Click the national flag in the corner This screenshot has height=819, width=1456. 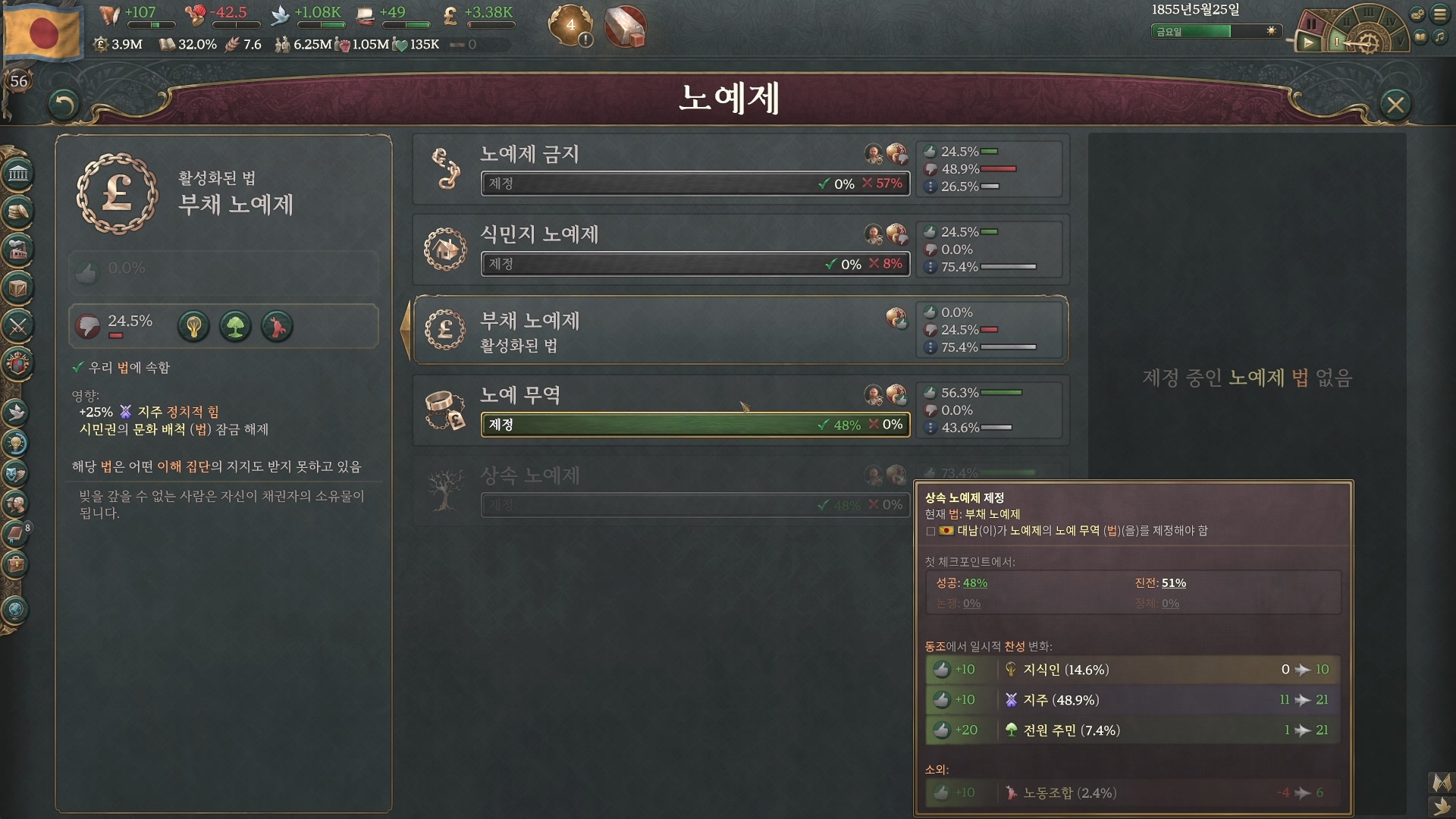[42, 32]
